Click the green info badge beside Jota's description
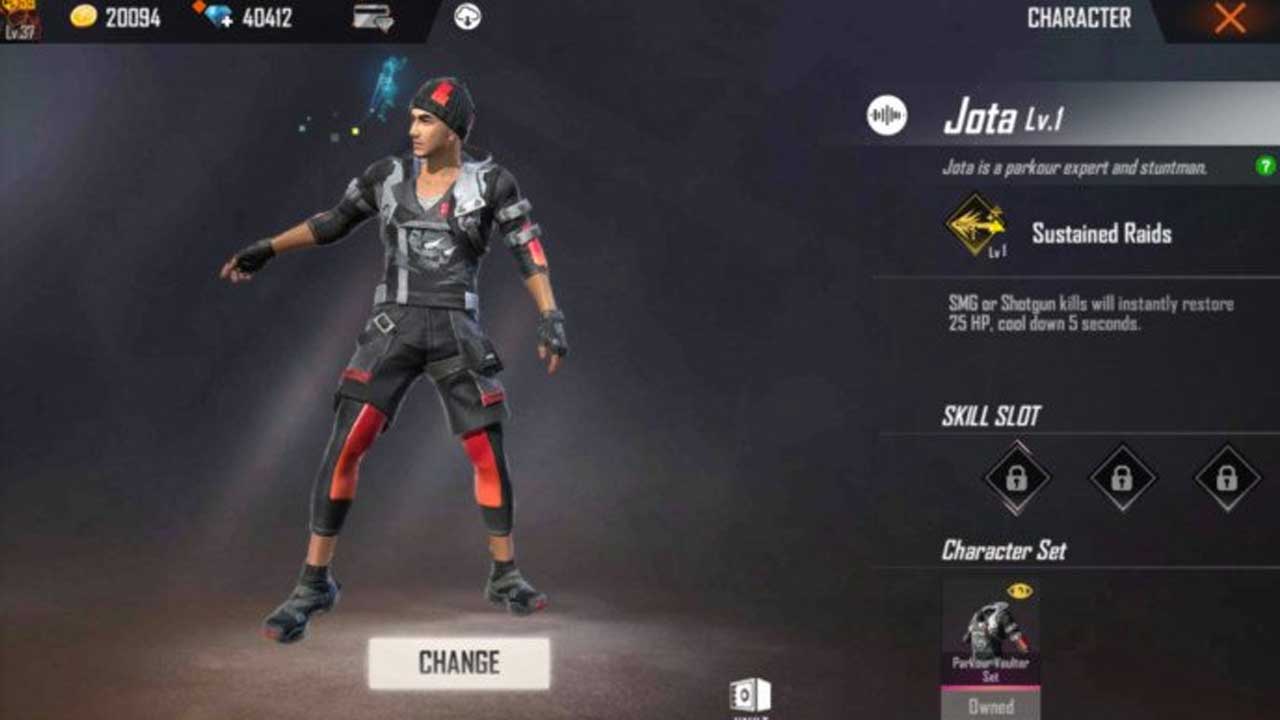 coord(1266,163)
